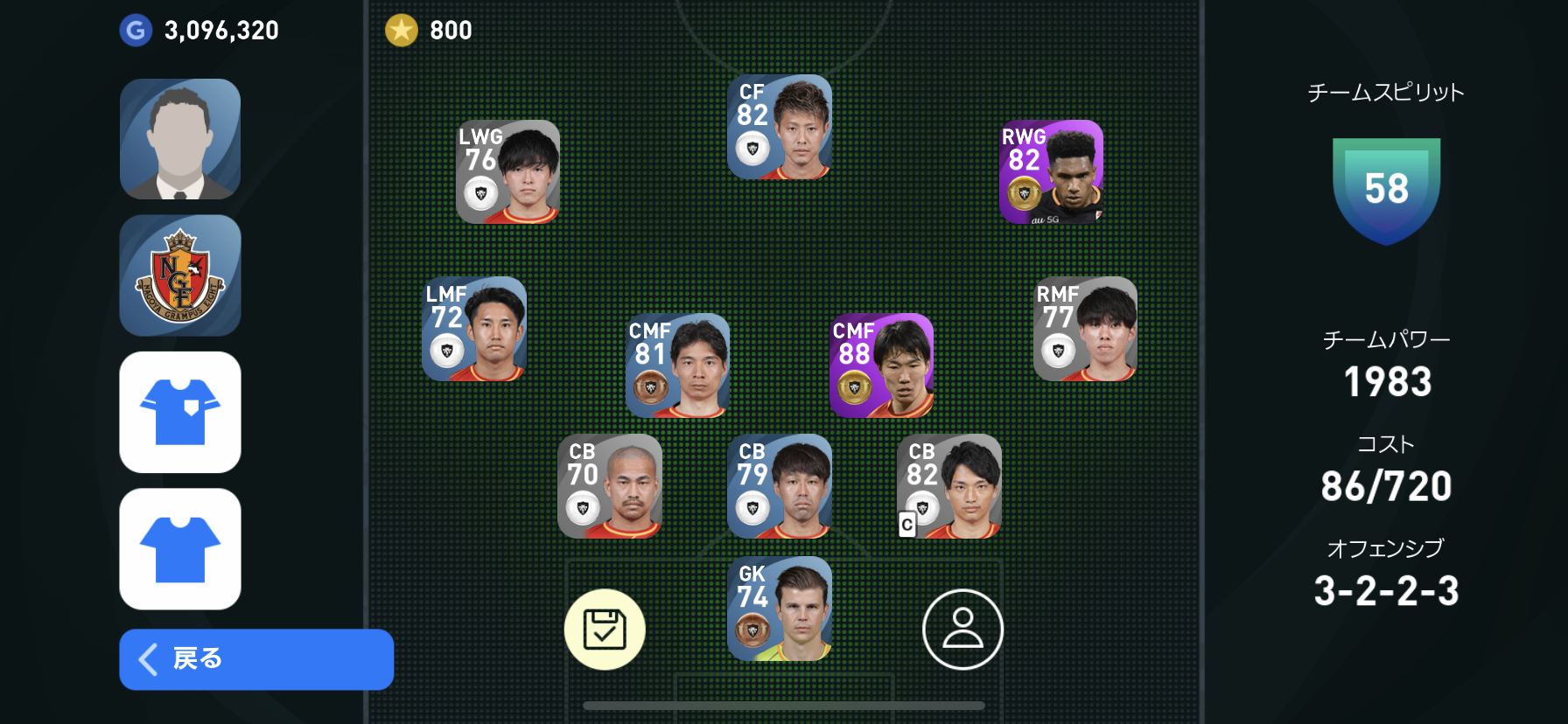
Task: Choose the GK 74 goalkeeper card
Action: [780, 609]
